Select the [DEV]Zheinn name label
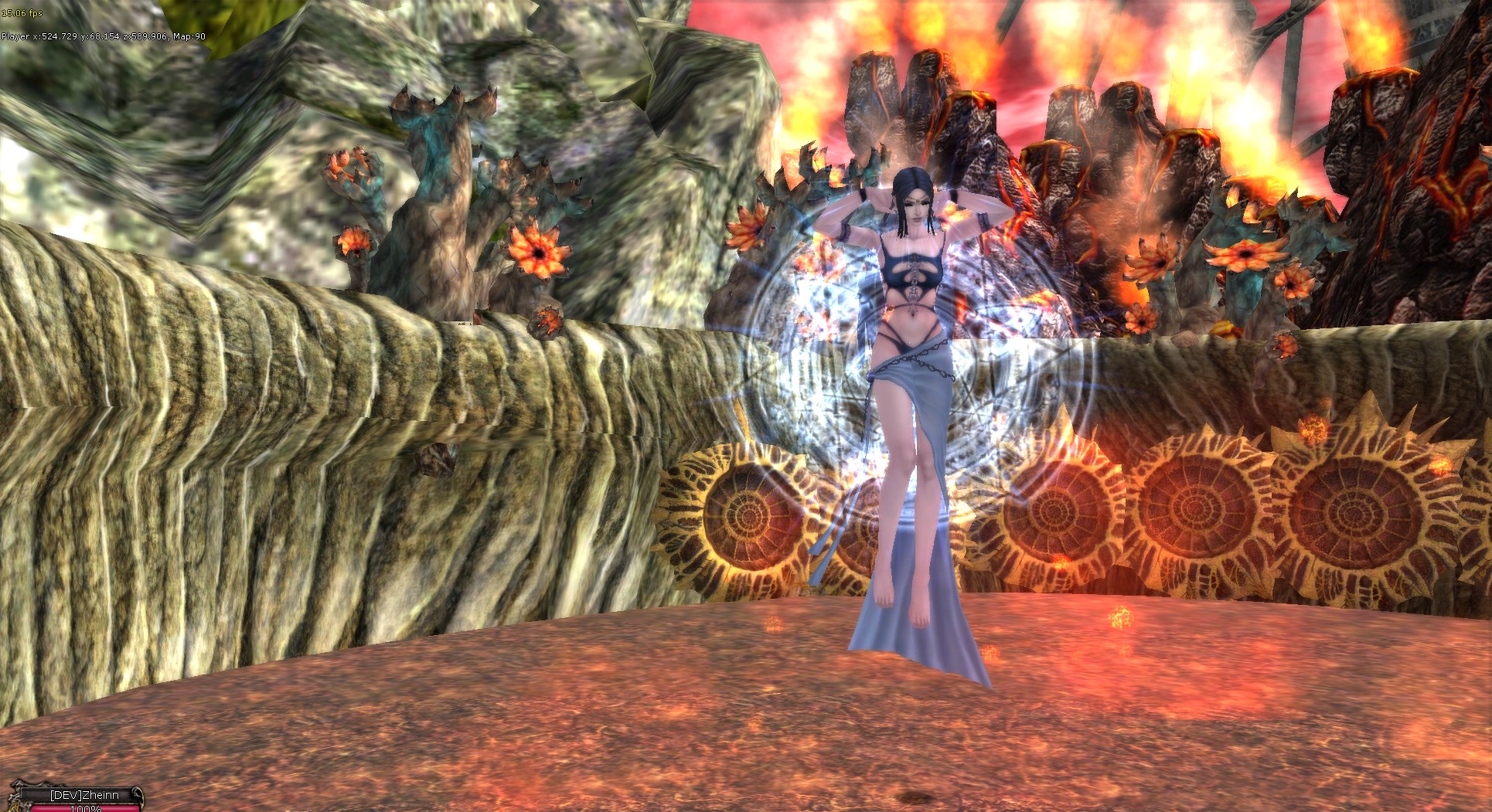The image size is (1492, 812). [85, 793]
